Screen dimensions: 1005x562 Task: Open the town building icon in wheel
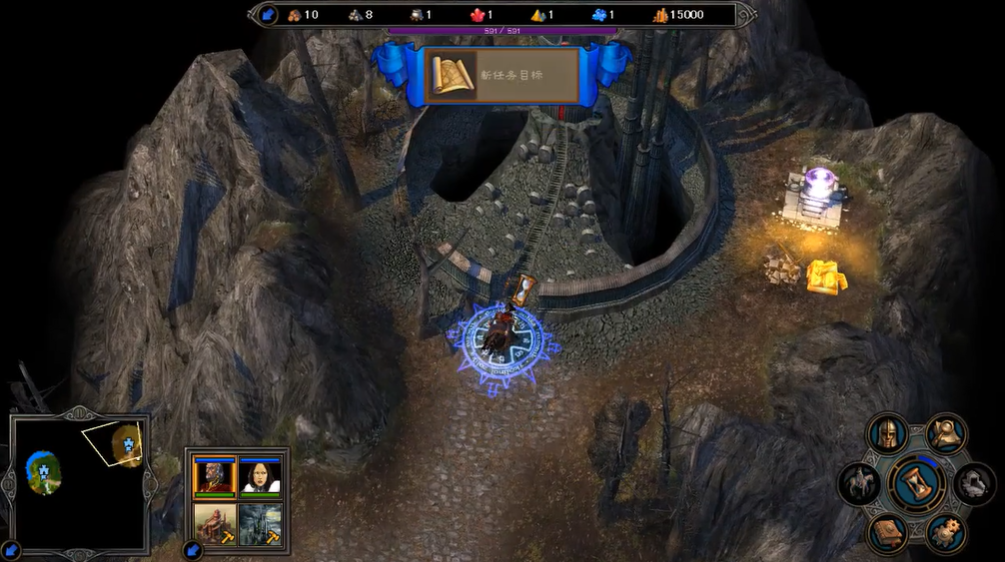click(x=973, y=485)
